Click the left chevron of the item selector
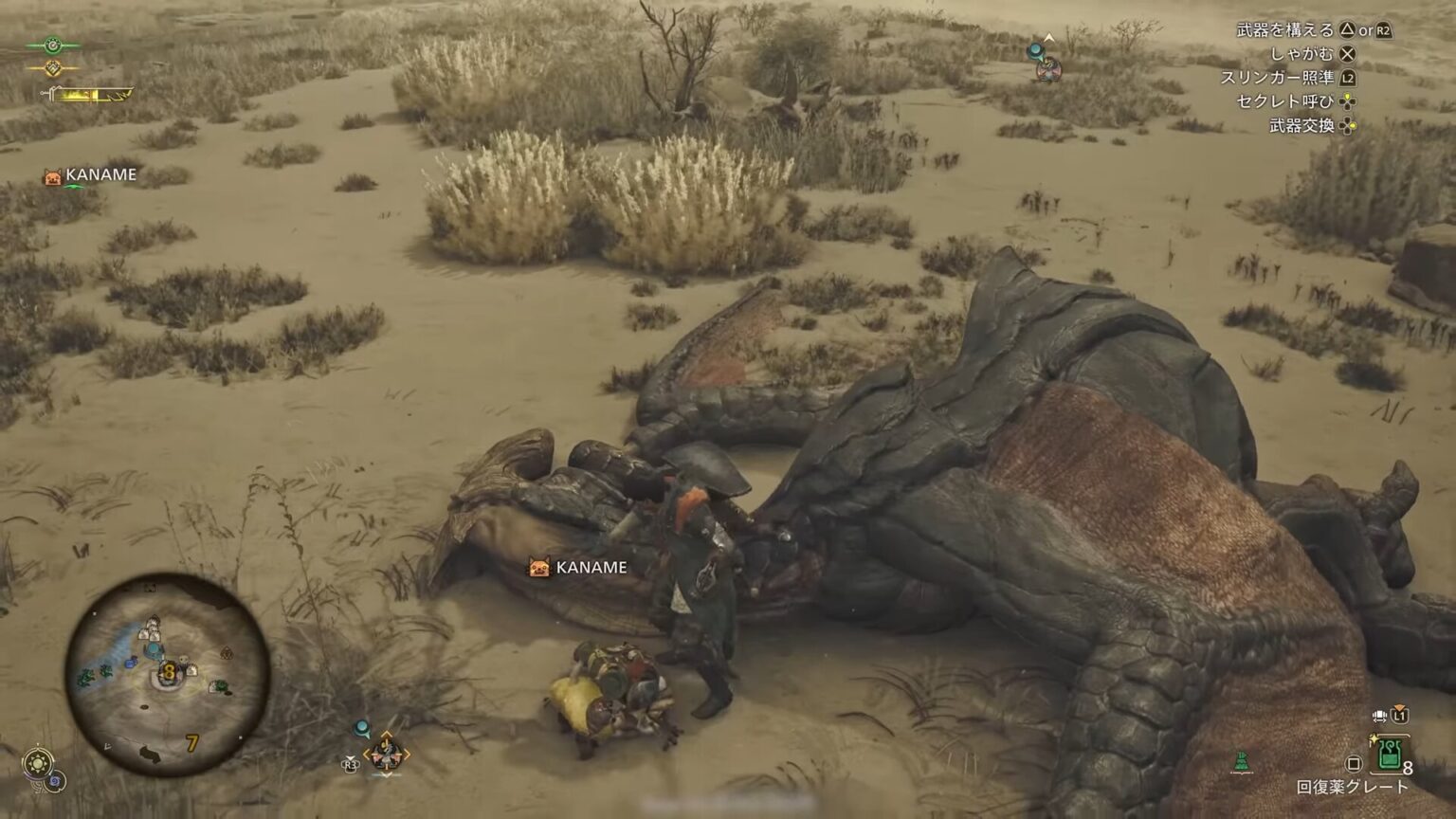 [367, 754]
